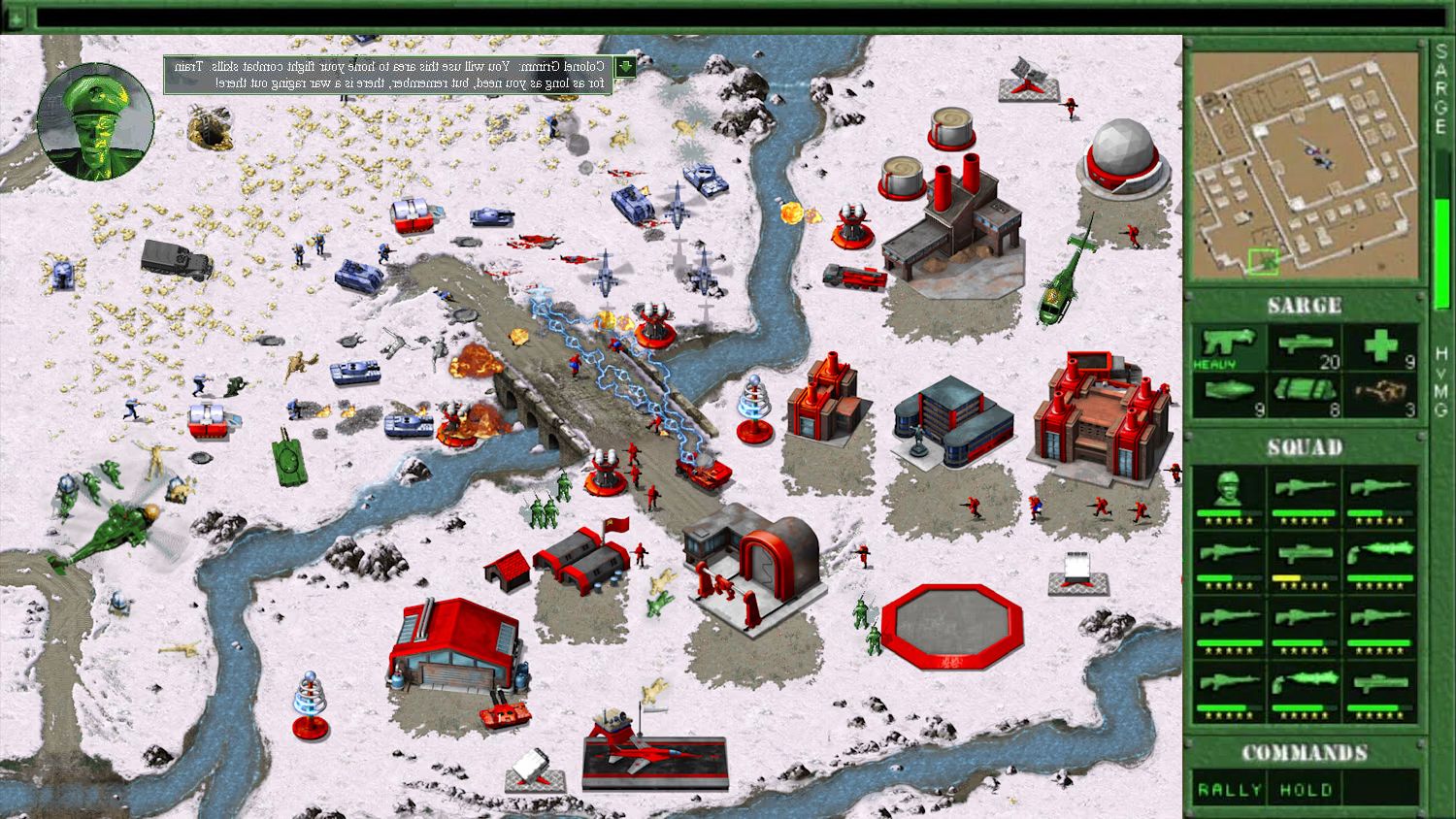Equip the camouflage weapon with 3 uses

click(1380, 396)
